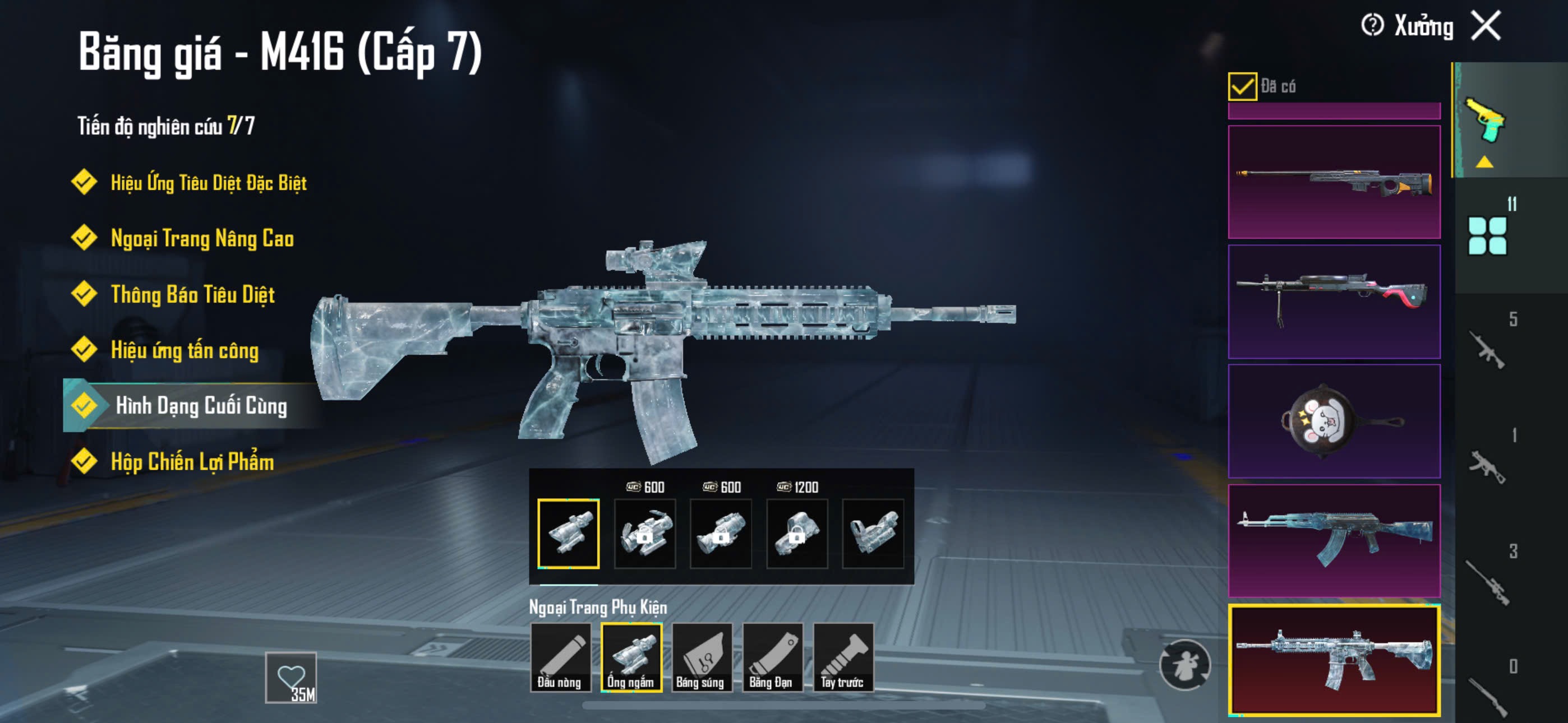This screenshot has width=1568, height=723.
Task: Select the 1200 UC locked scope skin
Action: [797, 534]
